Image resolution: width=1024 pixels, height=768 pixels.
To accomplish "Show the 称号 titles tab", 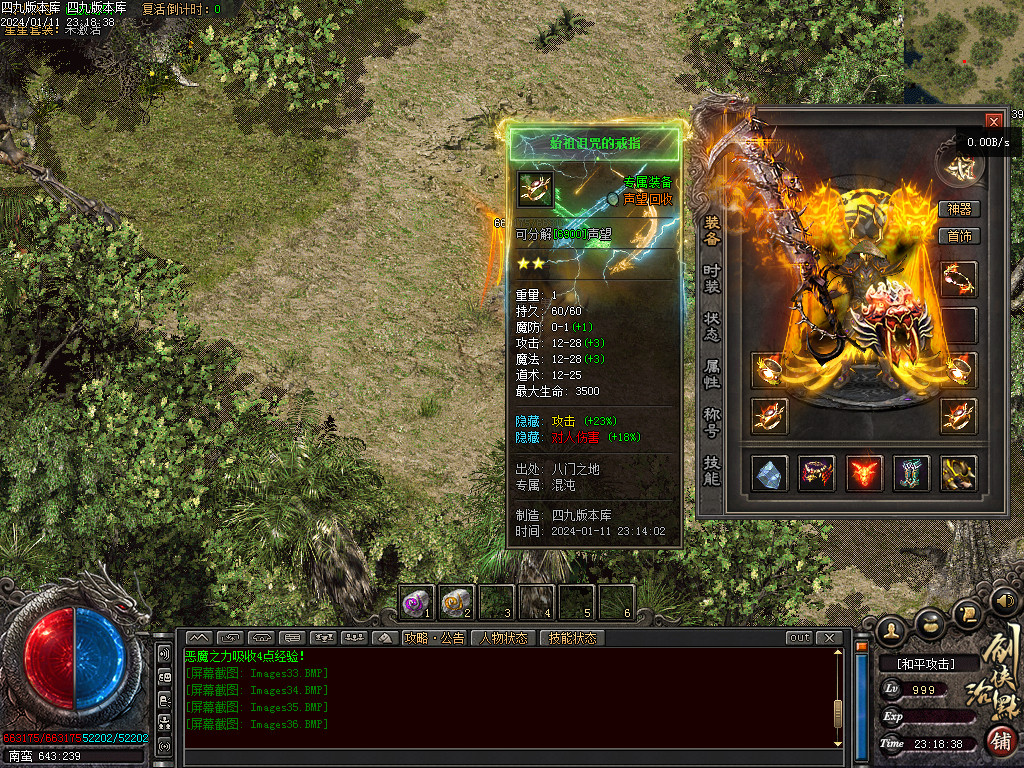I will [712, 420].
